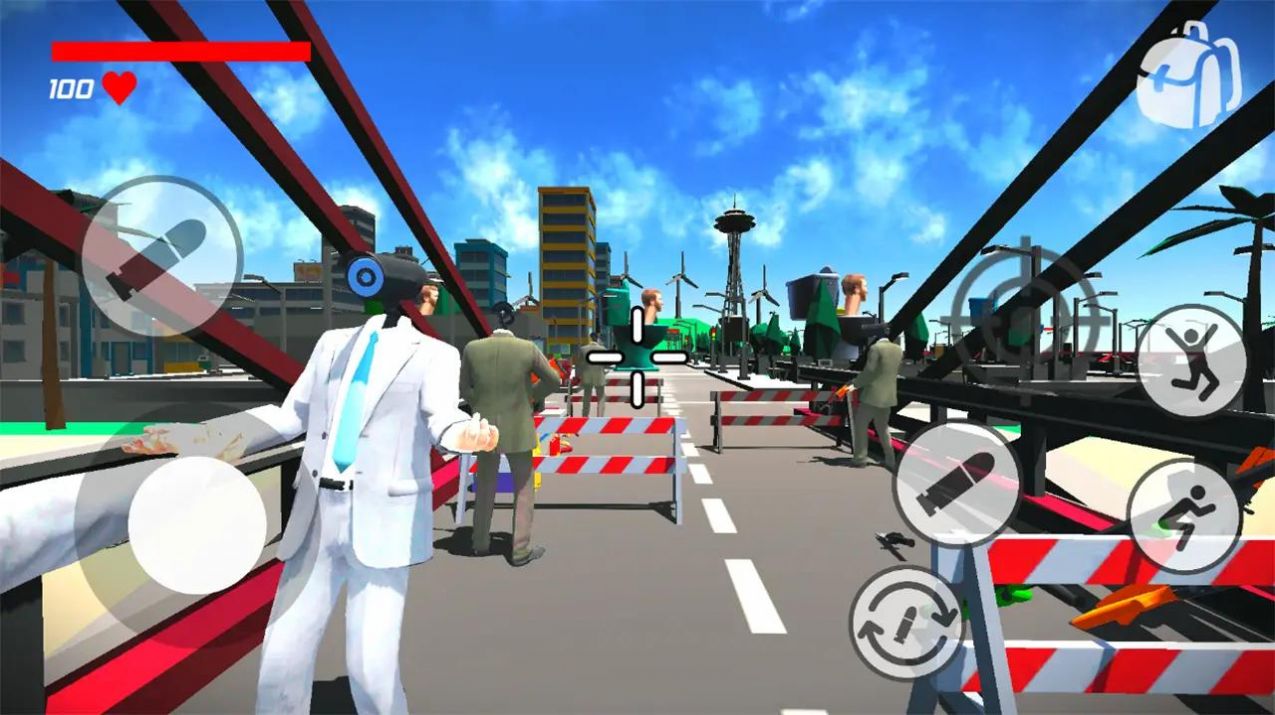The width and height of the screenshot is (1275, 715).
Task: Fire with the bullet button beside the reload icon
Action: (x=957, y=484)
